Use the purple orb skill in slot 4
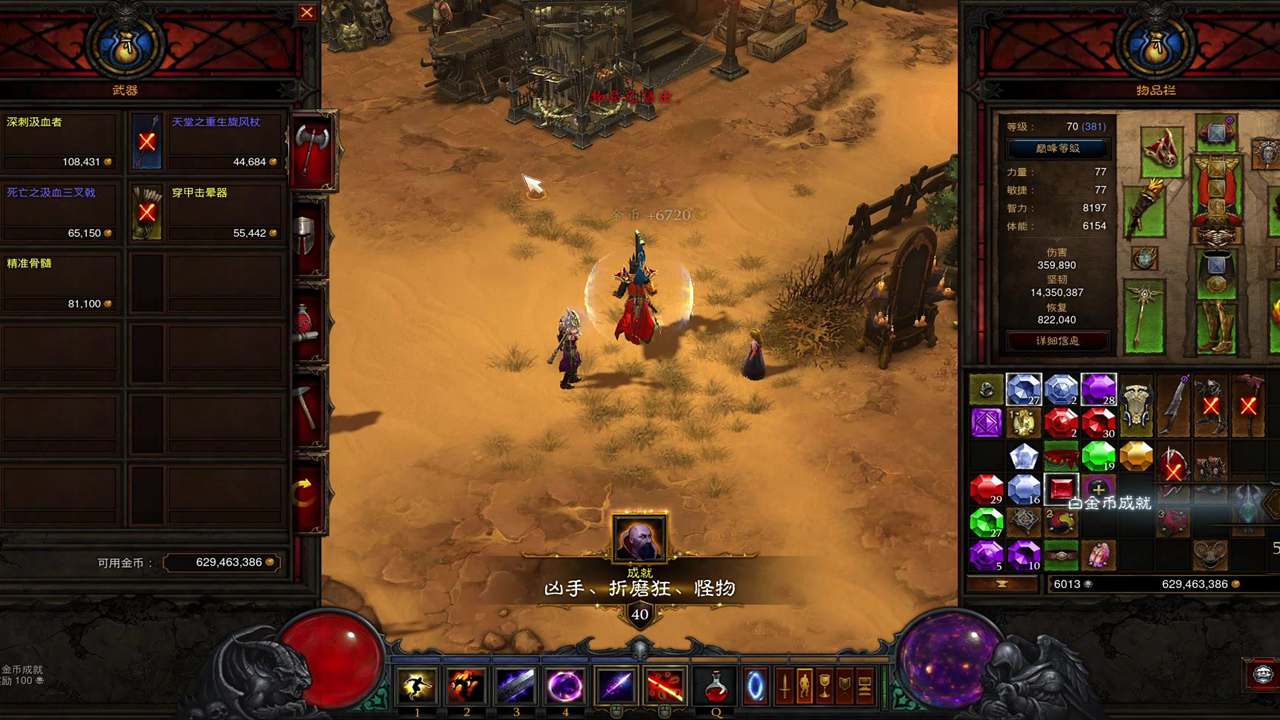The width and height of the screenshot is (1280, 720). [565, 686]
